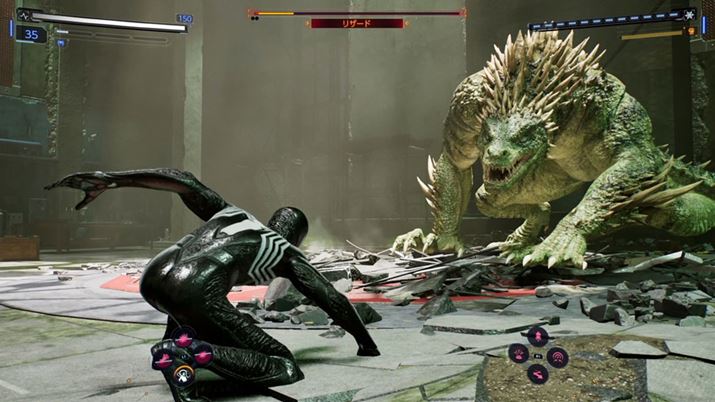Viewport: 715px width, 402px height.
Task: Trigger the crossed-arrows gadget icon
Action: (x=537, y=374)
